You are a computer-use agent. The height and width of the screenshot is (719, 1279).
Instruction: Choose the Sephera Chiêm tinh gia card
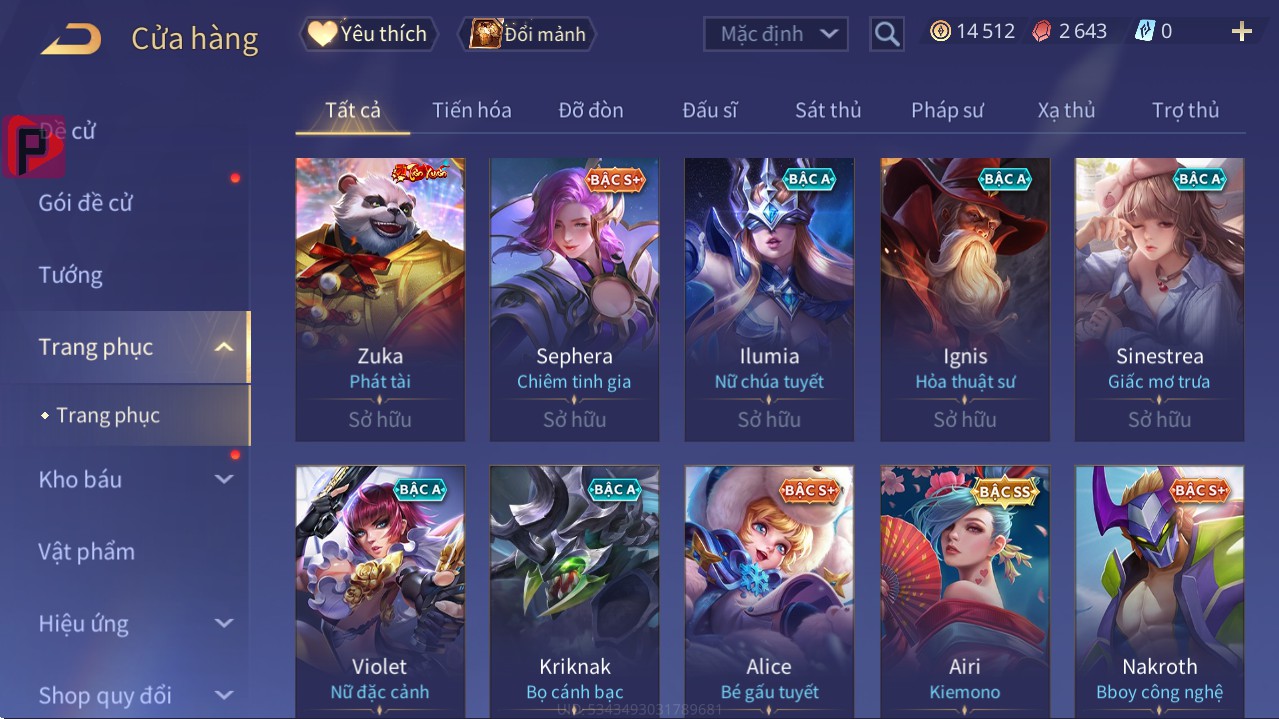574,299
